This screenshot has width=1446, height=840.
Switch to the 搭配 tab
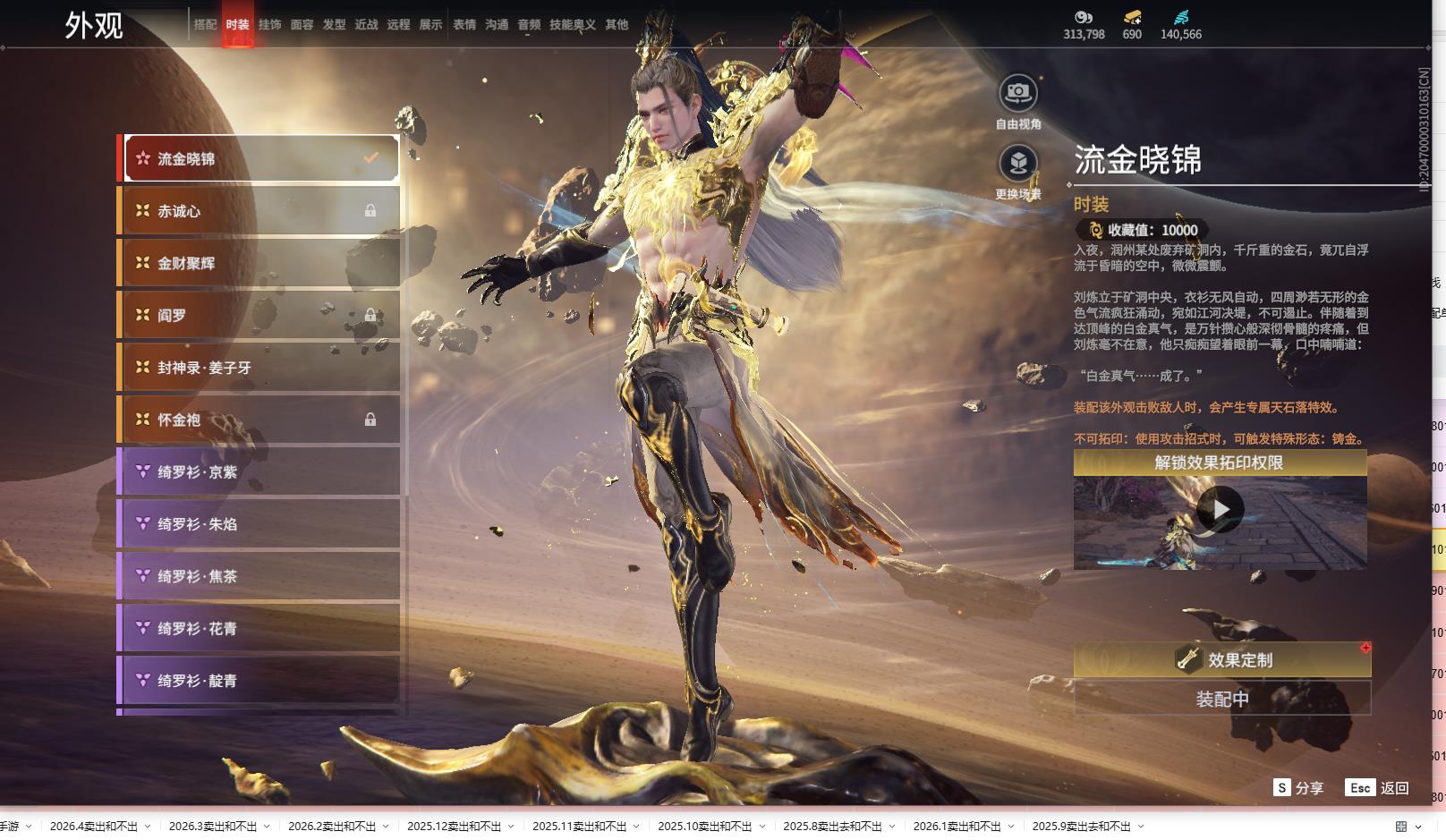pyautogui.click(x=205, y=25)
